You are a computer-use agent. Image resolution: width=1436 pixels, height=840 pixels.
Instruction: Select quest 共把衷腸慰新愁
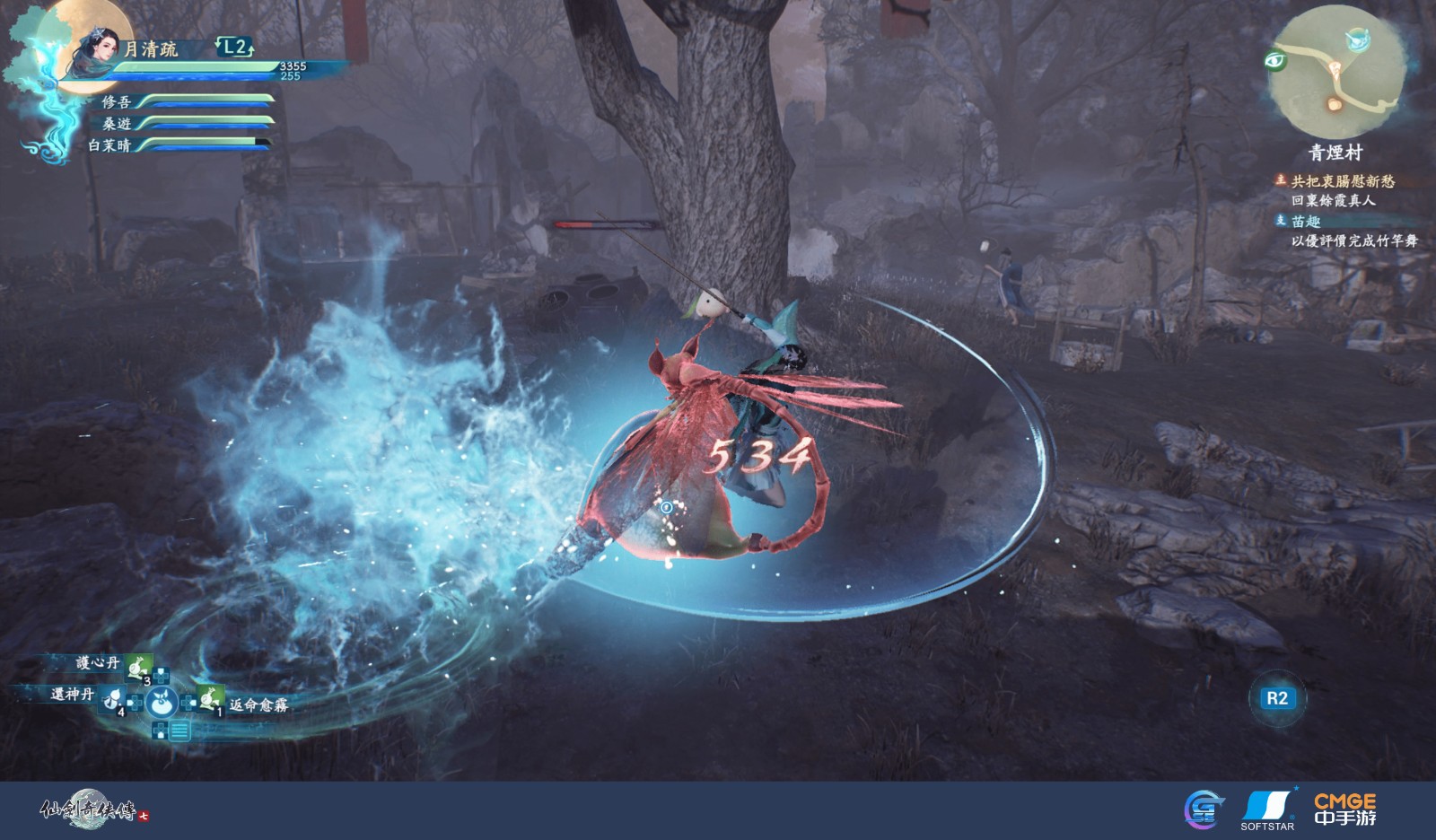tap(1343, 179)
